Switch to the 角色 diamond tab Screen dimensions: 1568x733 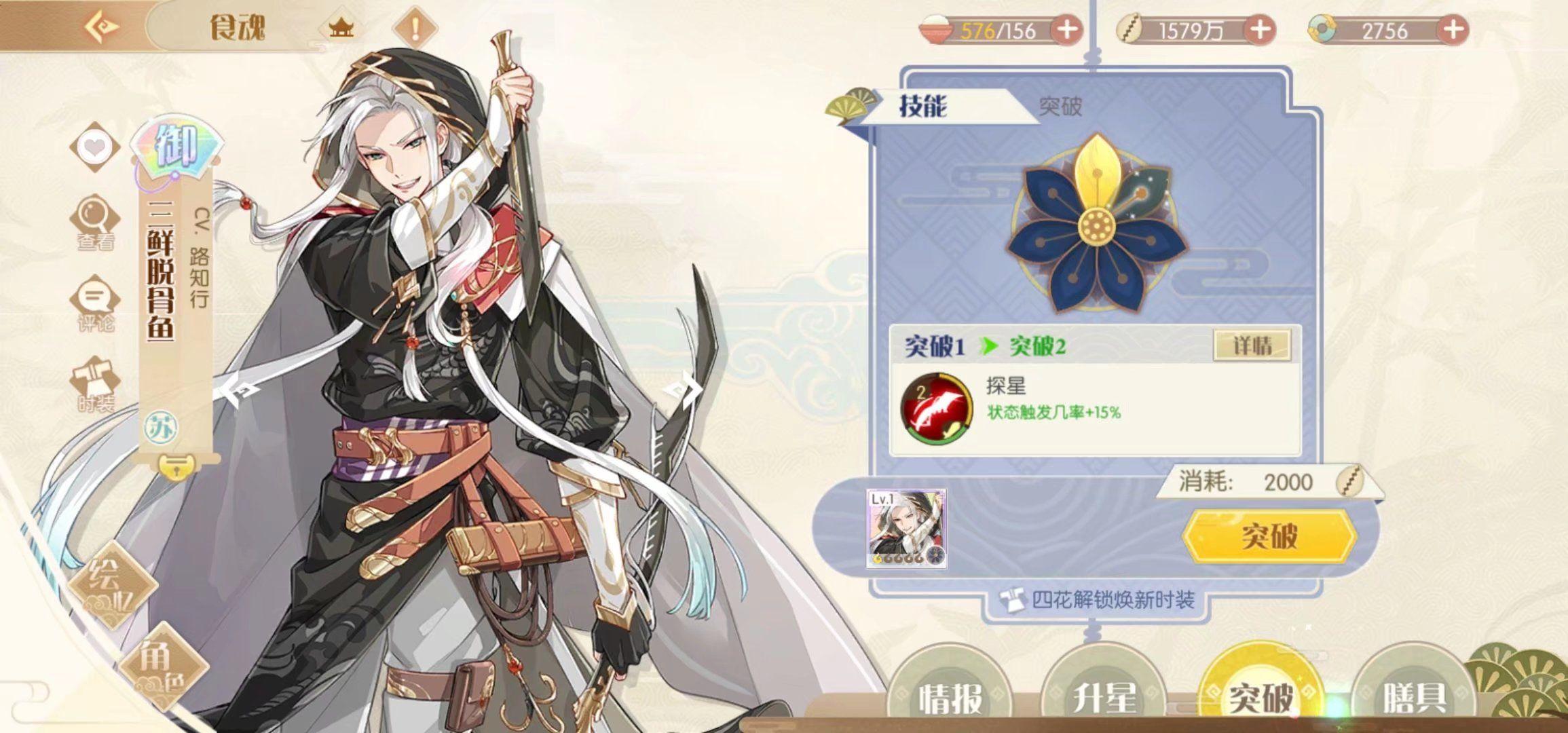(162, 666)
